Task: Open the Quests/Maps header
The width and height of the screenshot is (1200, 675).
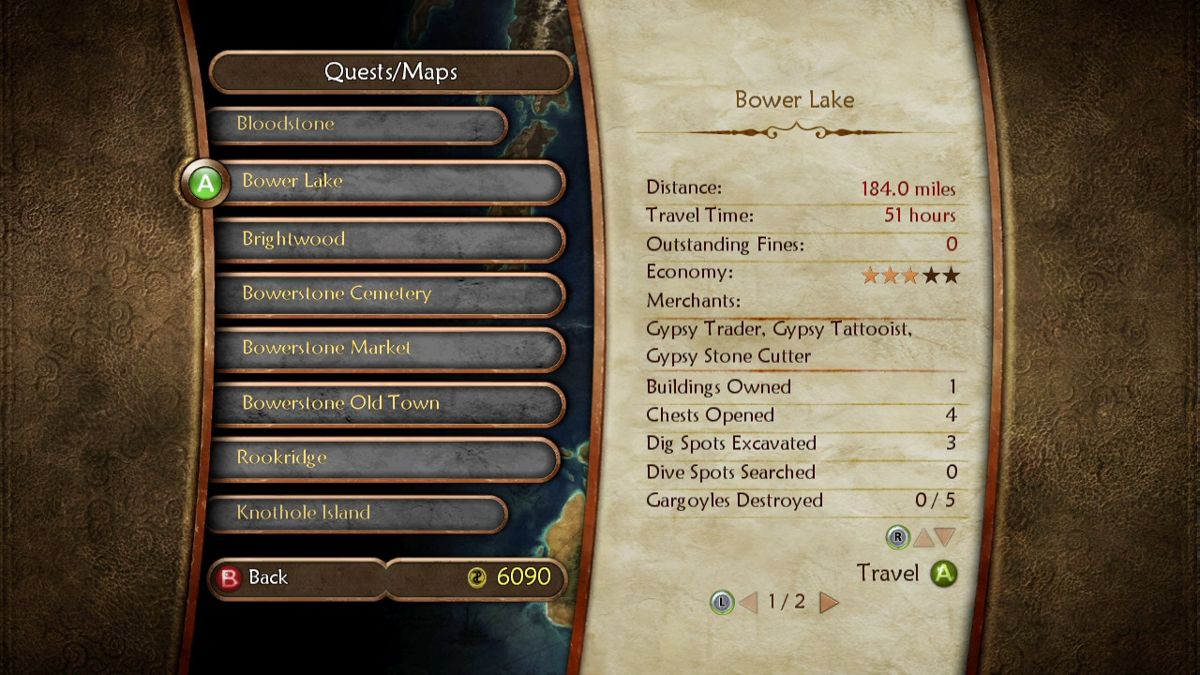Action: (x=390, y=72)
